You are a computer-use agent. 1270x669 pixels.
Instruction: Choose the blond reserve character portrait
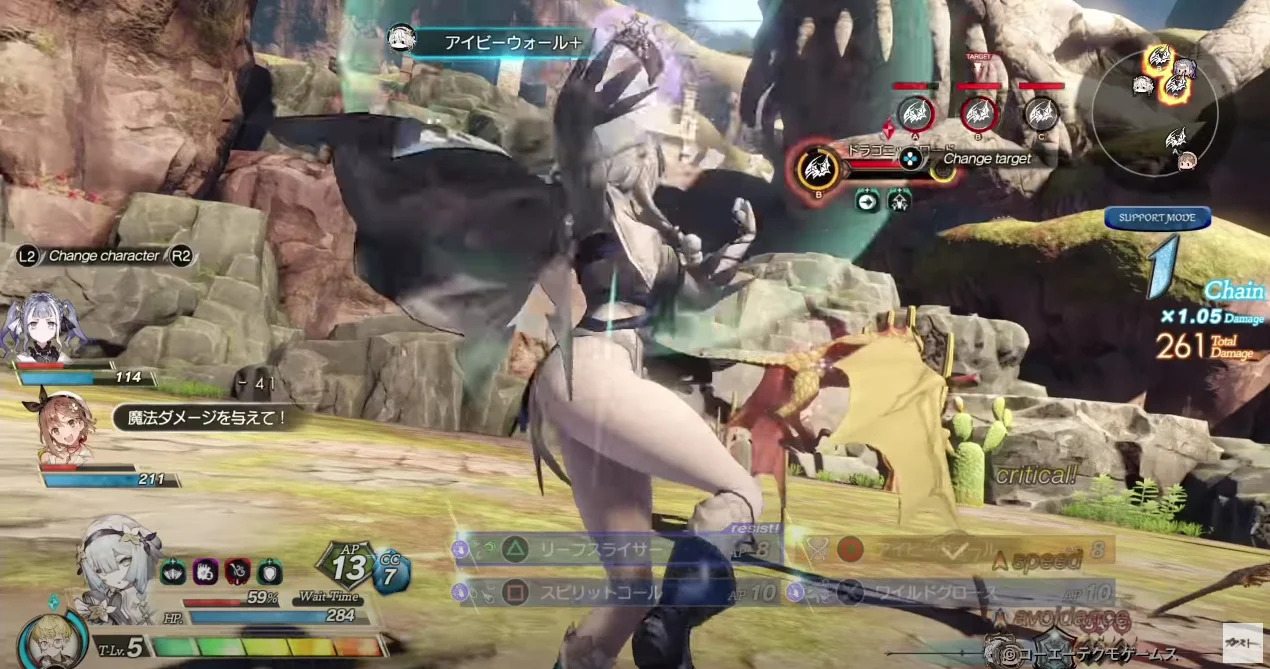coord(46,639)
